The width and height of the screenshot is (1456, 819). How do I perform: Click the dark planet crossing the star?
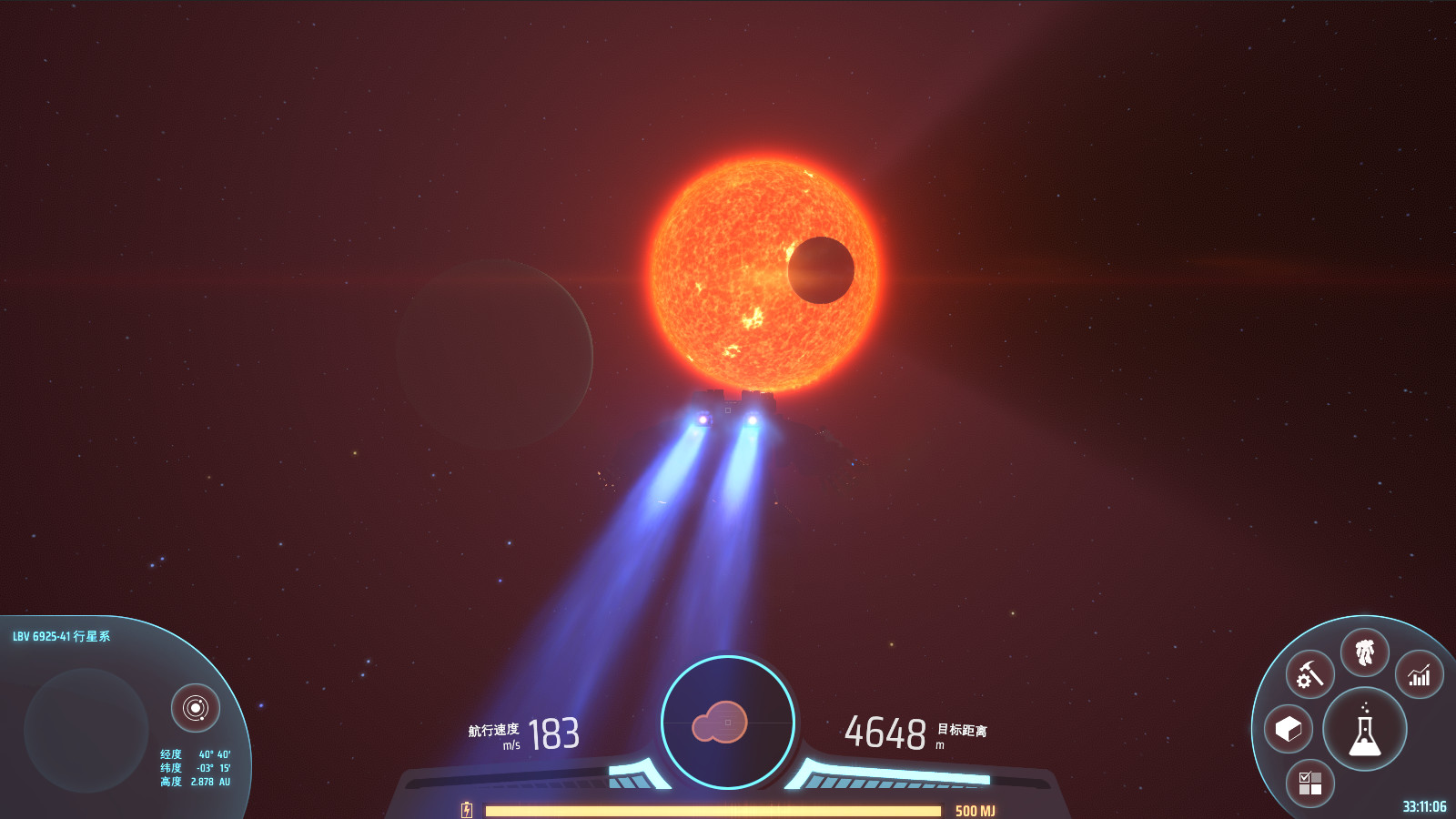[822, 268]
